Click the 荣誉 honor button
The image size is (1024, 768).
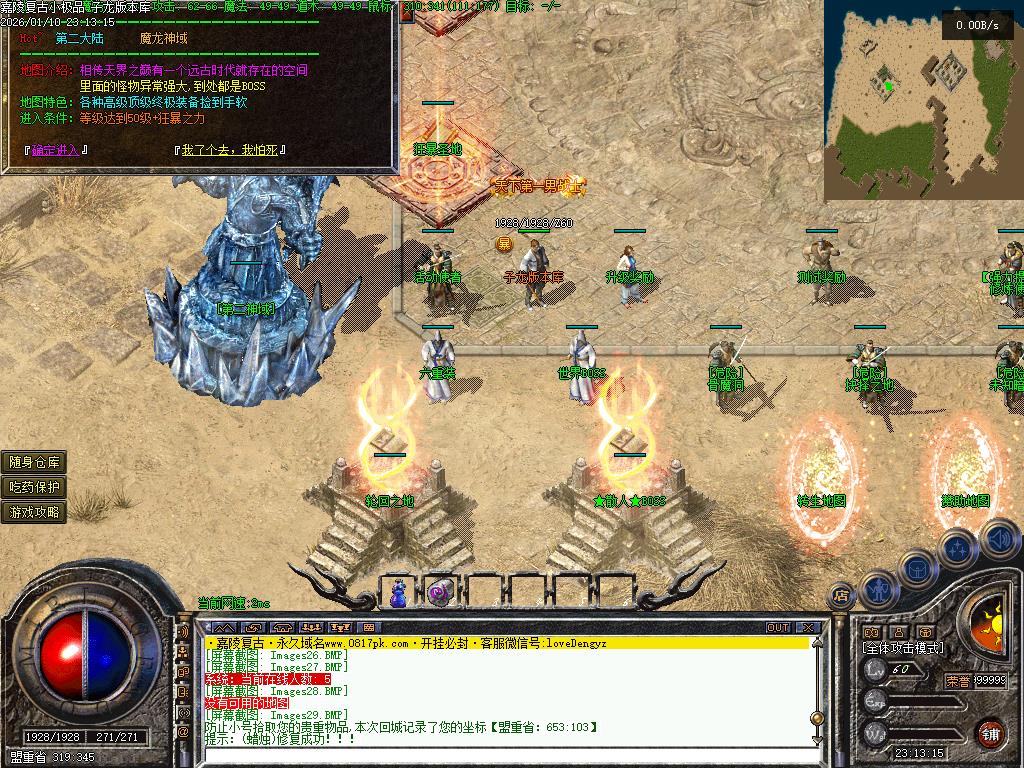[958, 680]
